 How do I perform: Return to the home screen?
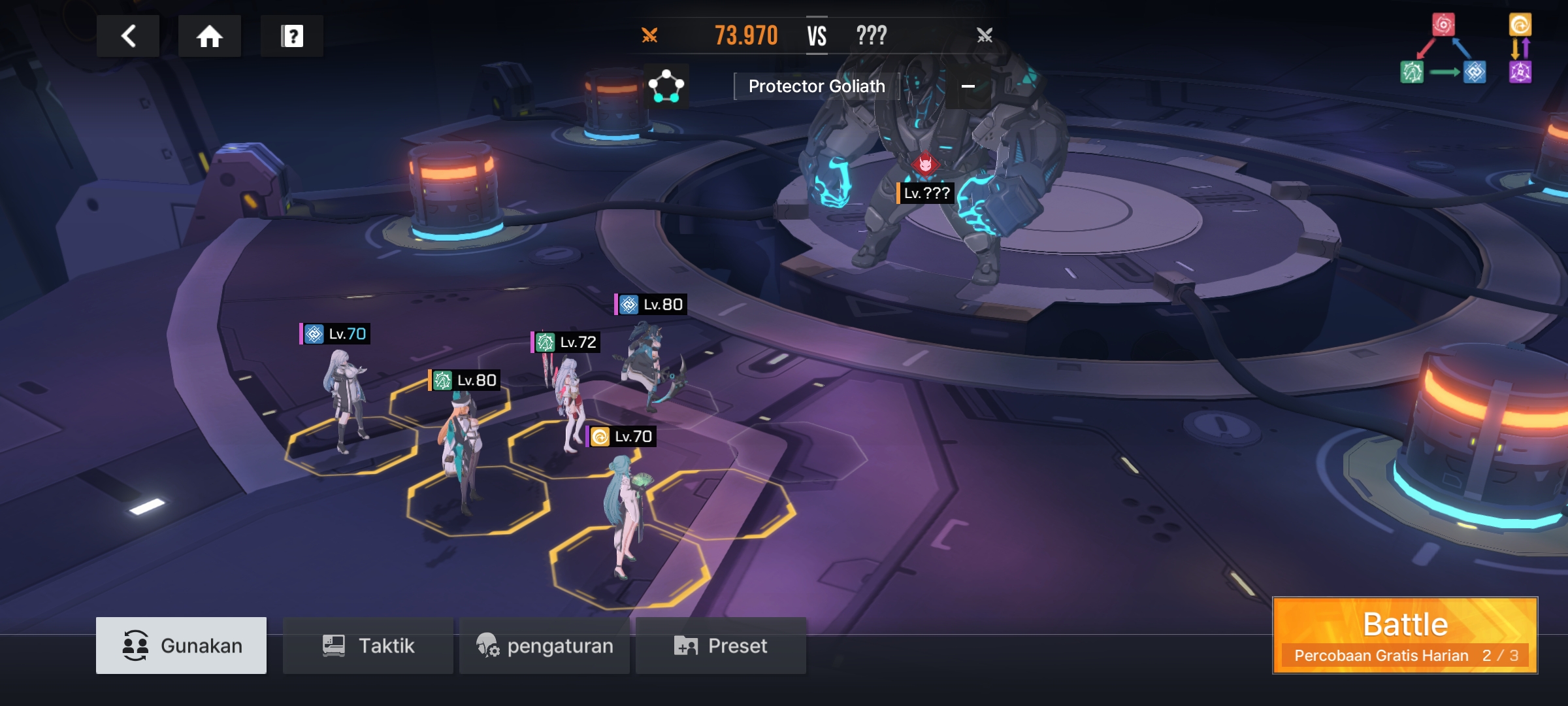210,36
